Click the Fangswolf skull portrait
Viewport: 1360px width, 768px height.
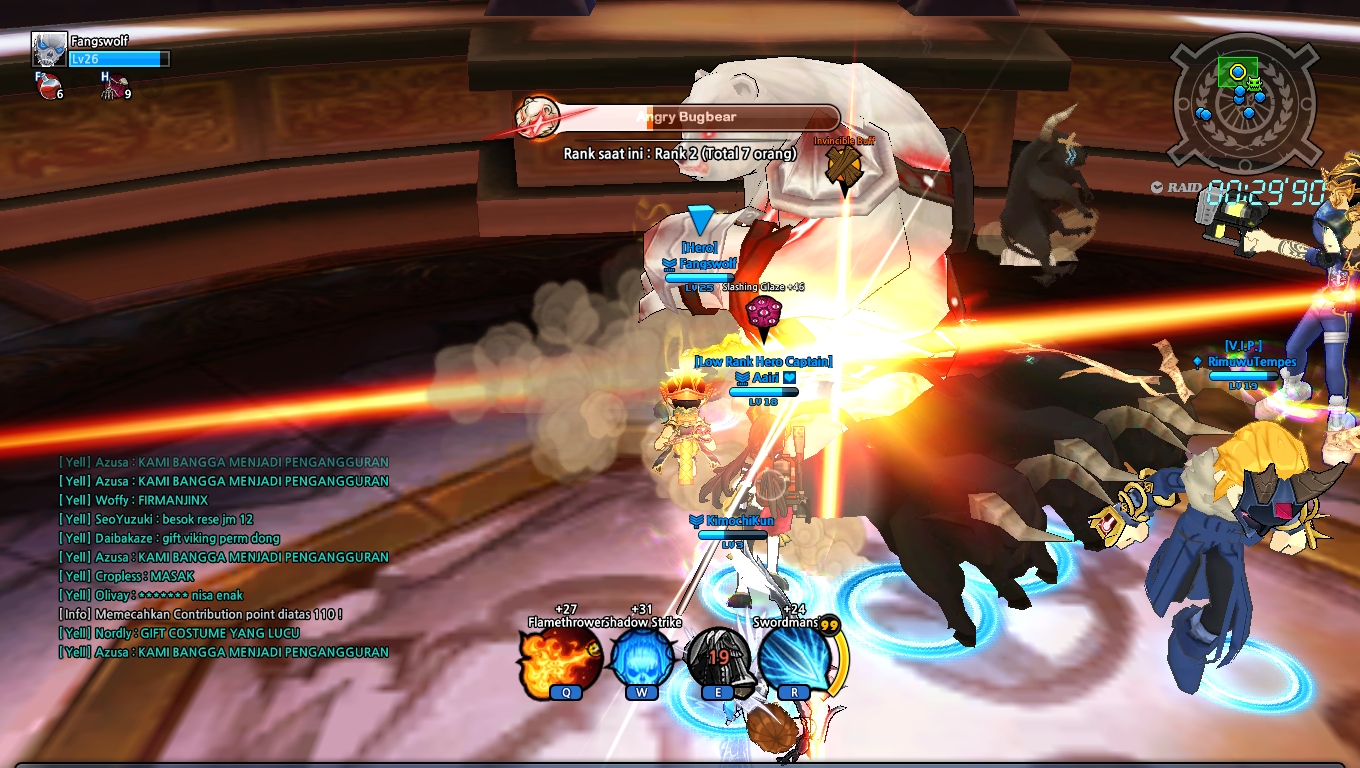click(48, 49)
